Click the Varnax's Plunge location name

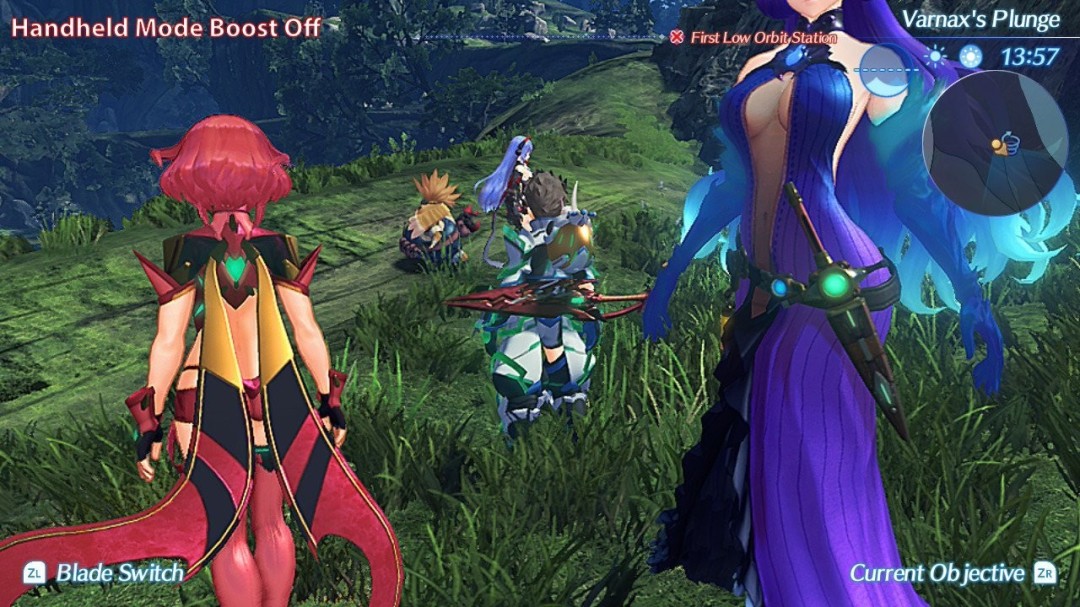(x=980, y=19)
